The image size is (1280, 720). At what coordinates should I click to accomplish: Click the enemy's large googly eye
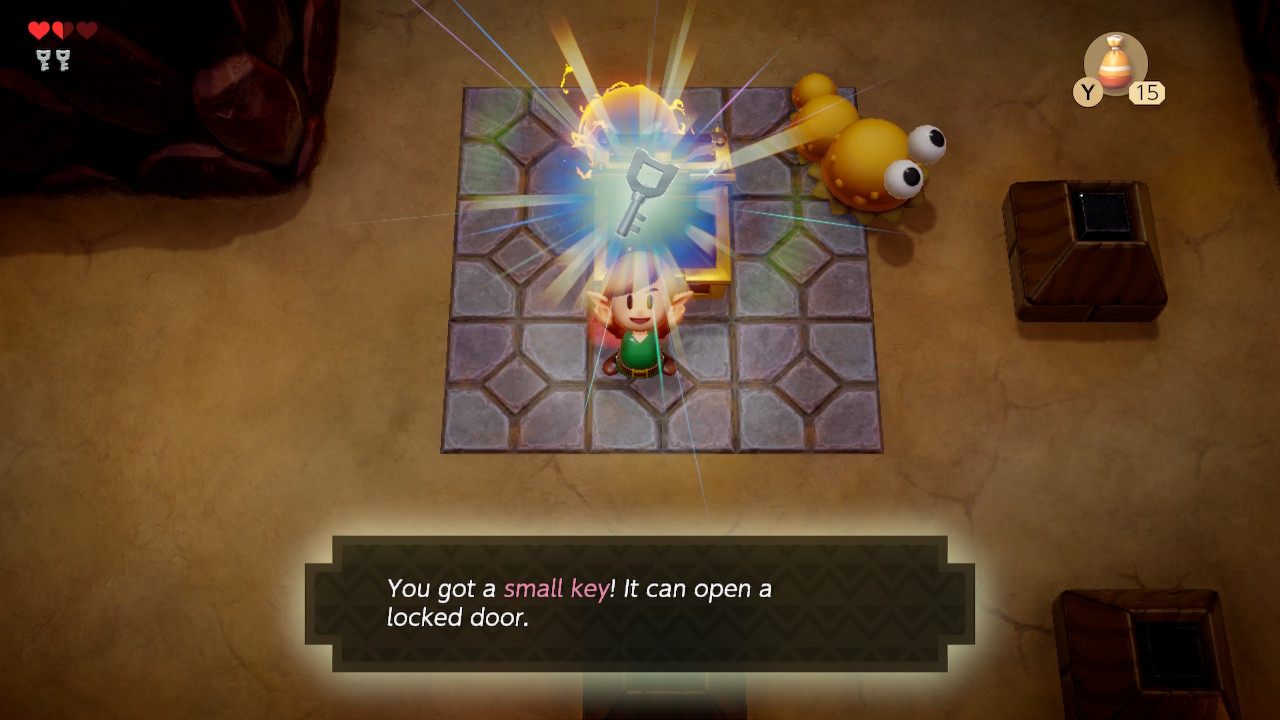pos(925,145)
